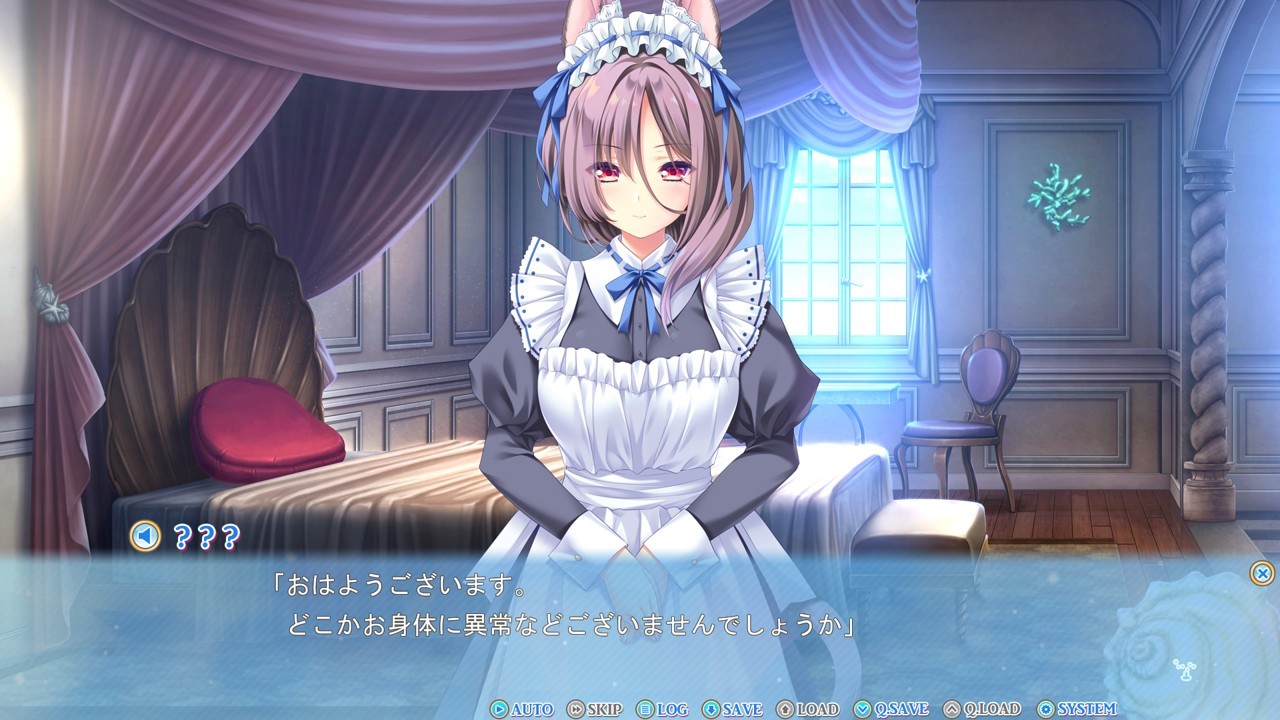Activate the SKIP function
The width and height of the screenshot is (1280, 720).
[x=594, y=709]
